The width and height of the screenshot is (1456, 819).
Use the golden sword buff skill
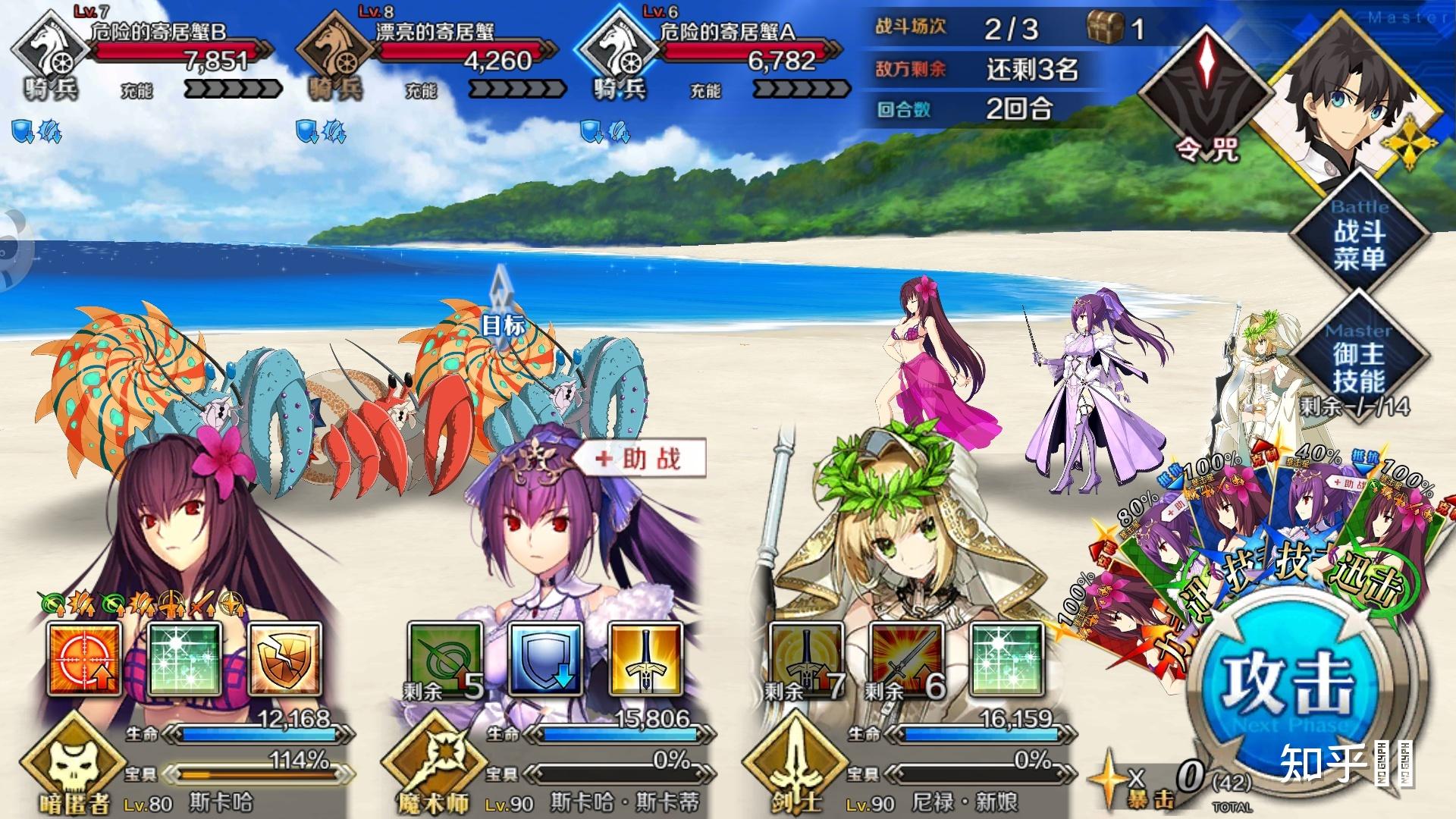(x=645, y=659)
